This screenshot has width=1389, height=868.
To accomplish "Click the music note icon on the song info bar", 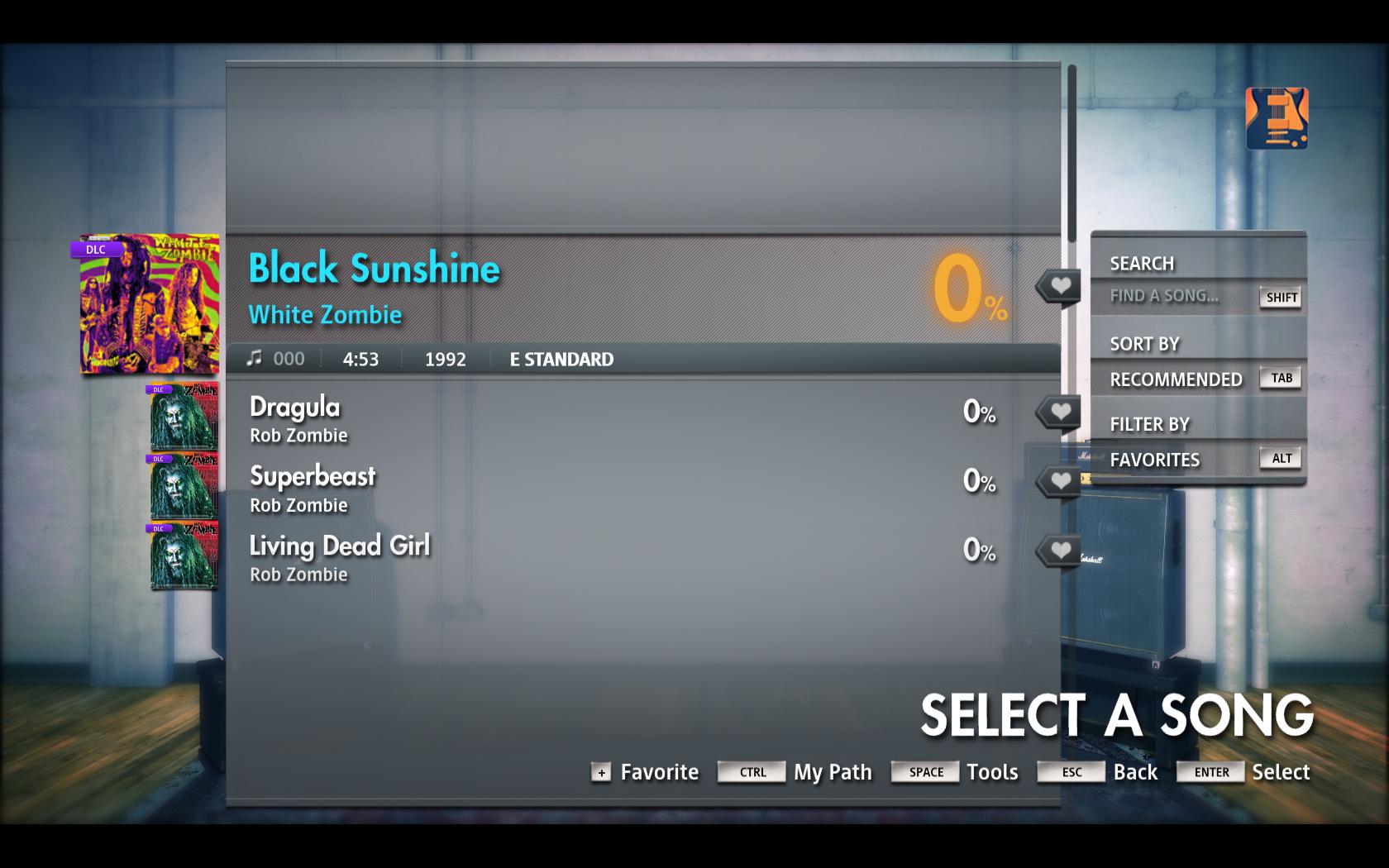I will point(255,358).
